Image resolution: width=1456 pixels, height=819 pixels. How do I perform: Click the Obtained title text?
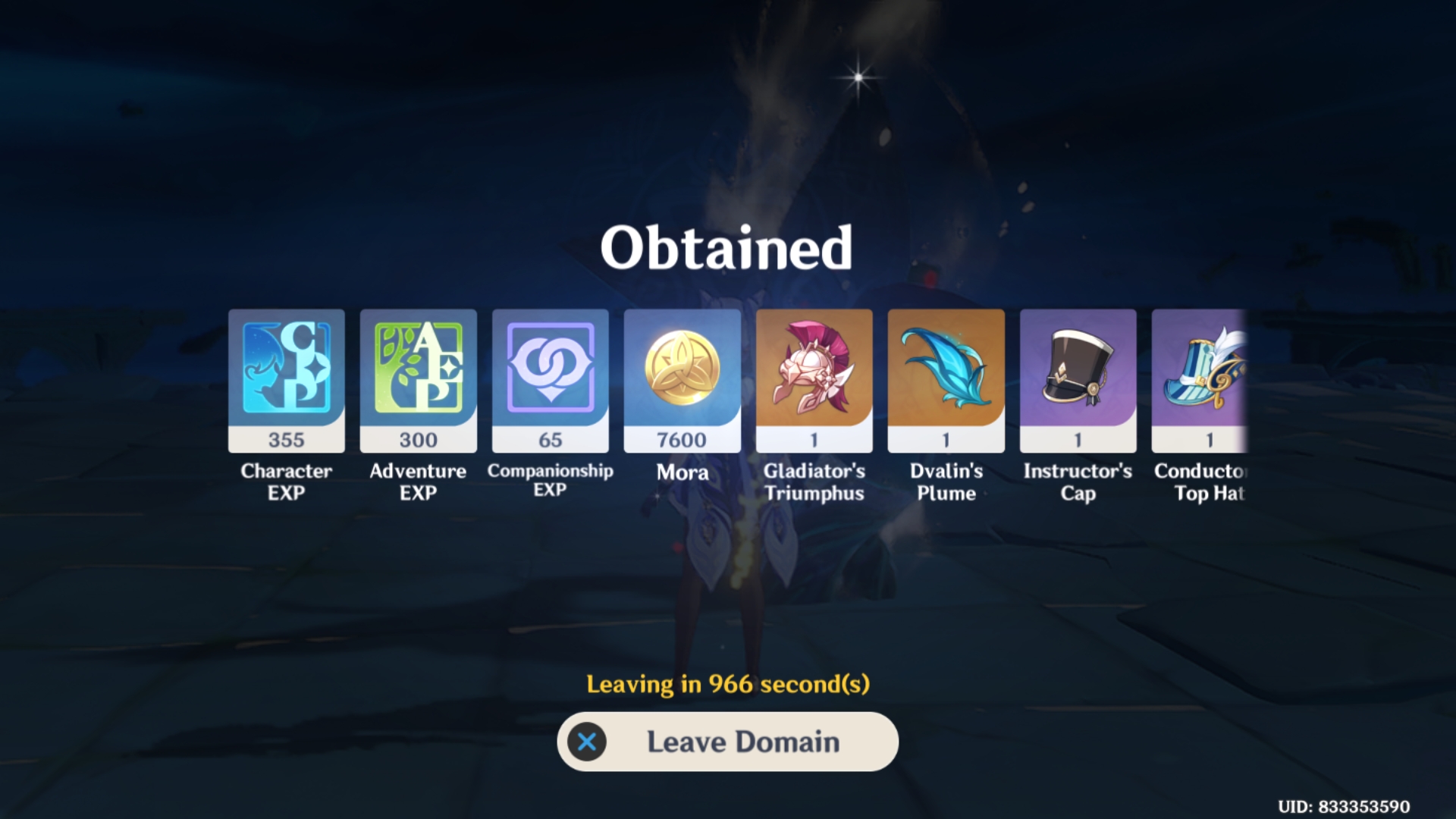click(727, 245)
